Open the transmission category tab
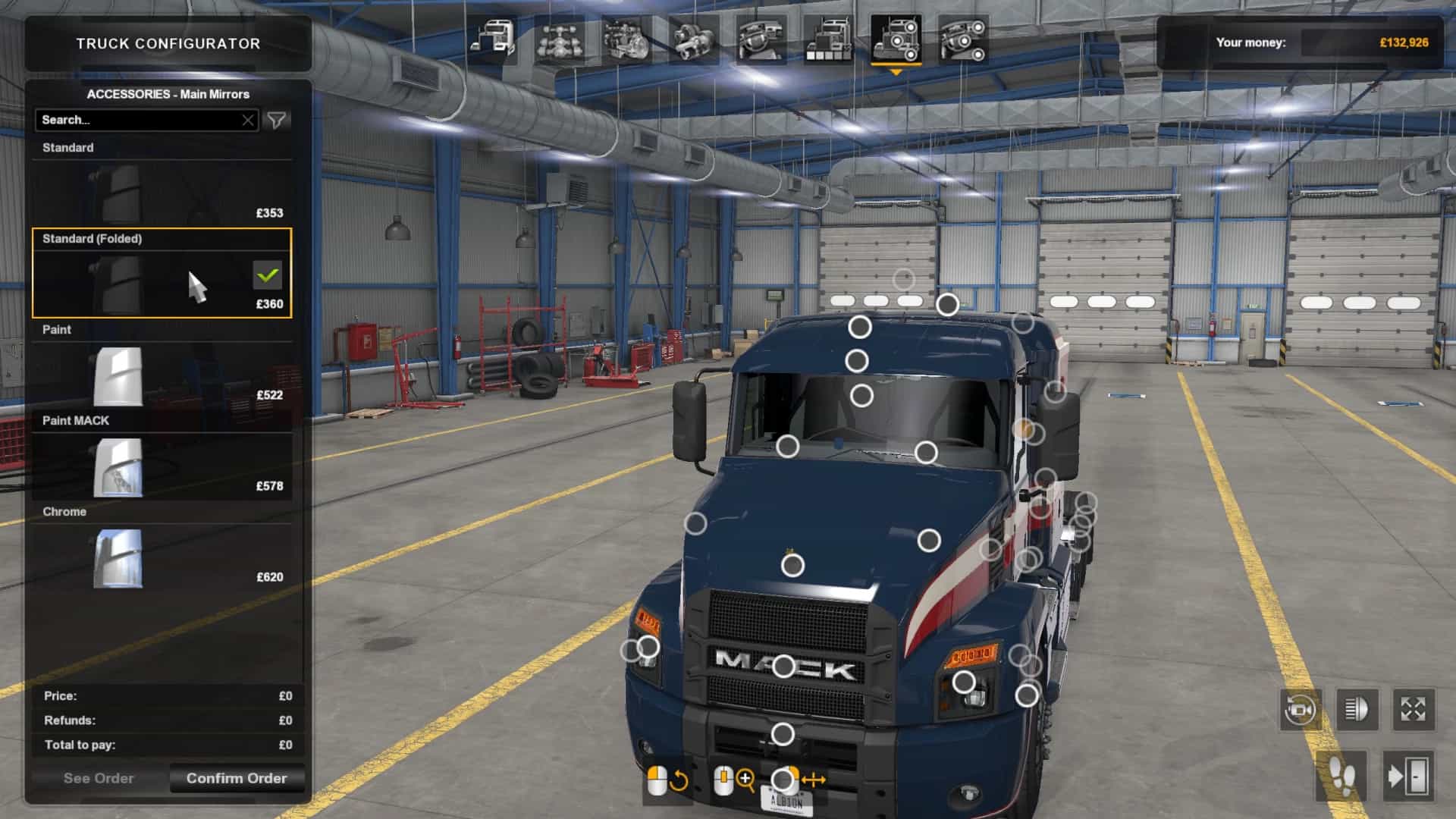The image size is (1456, 819). pyautogui.click(x=693, y=39)
